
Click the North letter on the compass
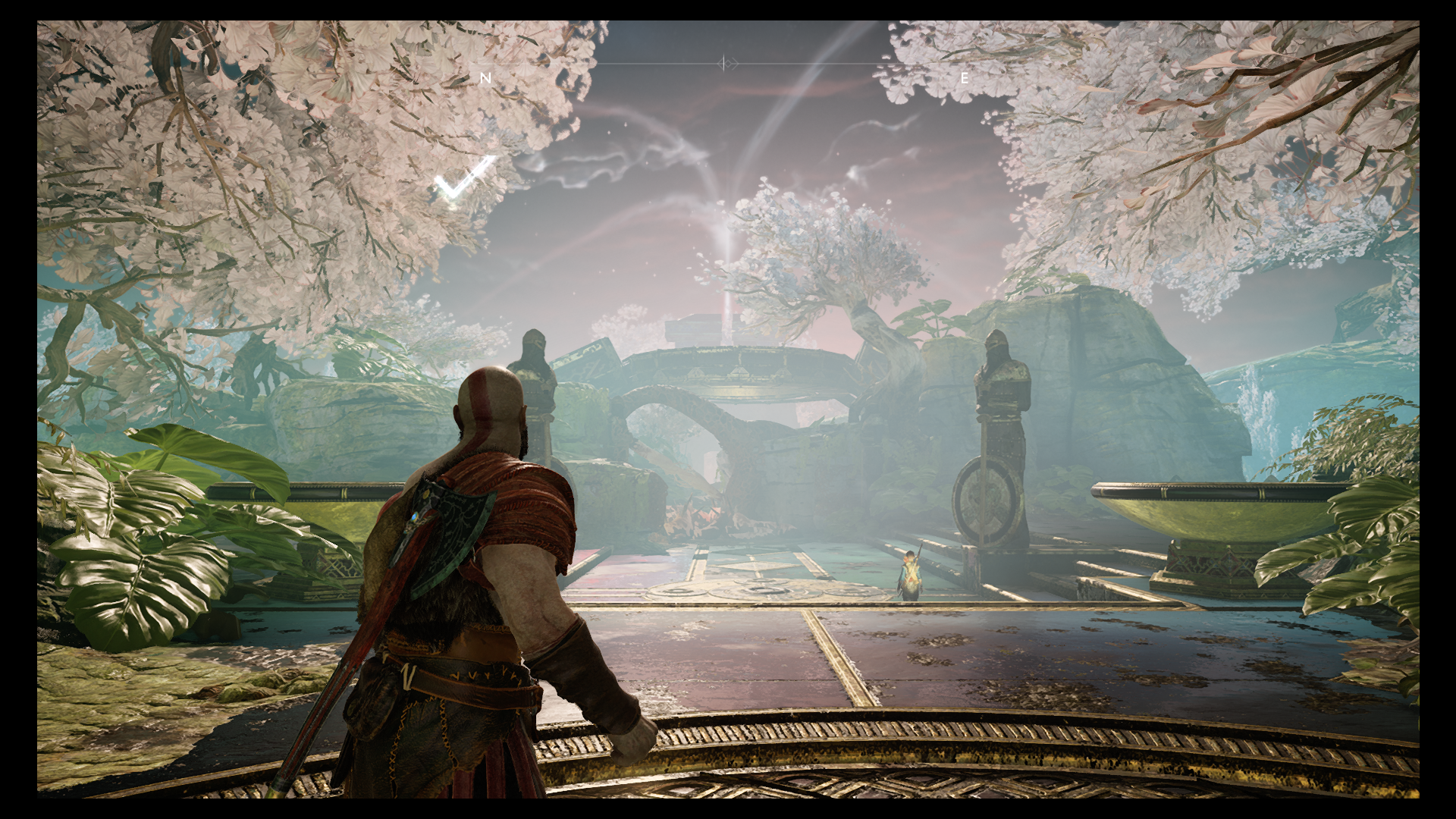click(x=486, y=78)
